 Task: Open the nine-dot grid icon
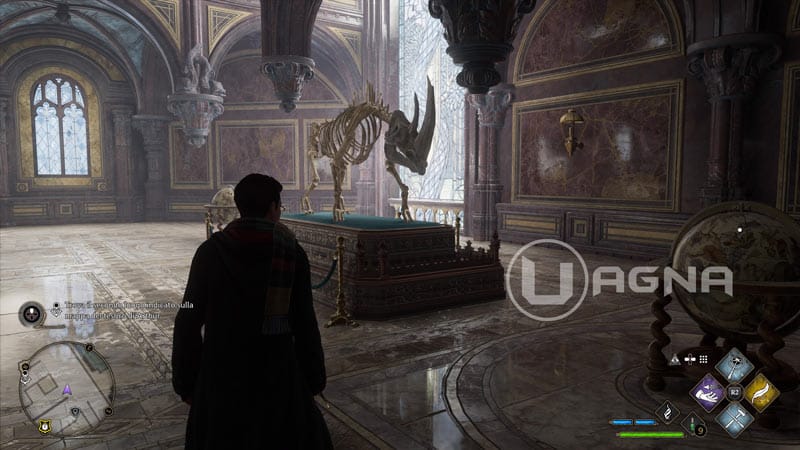[703, 358]
